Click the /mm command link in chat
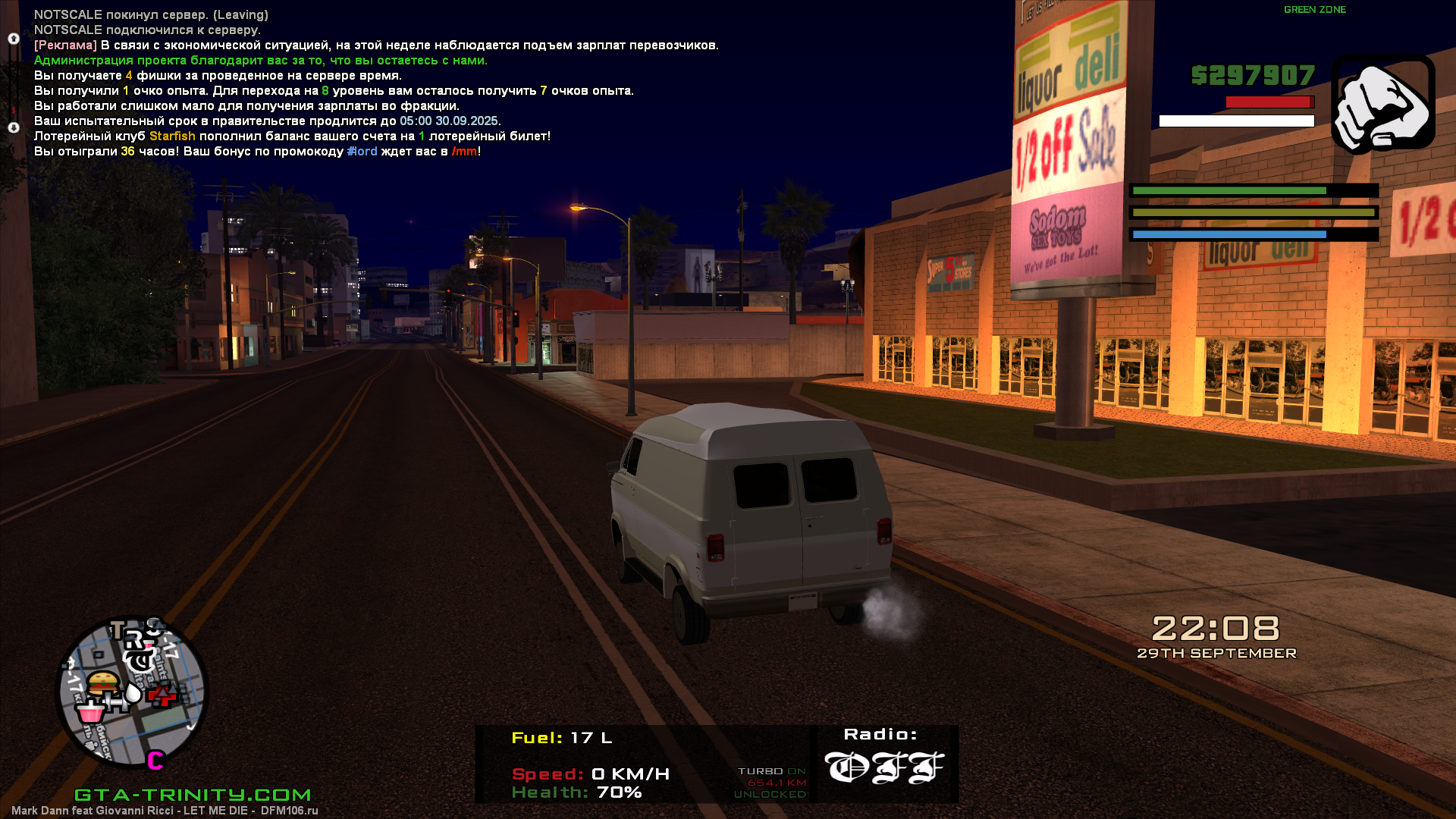Image resolution: width=1456 pixels, height=819 pixels. point(464,152)
